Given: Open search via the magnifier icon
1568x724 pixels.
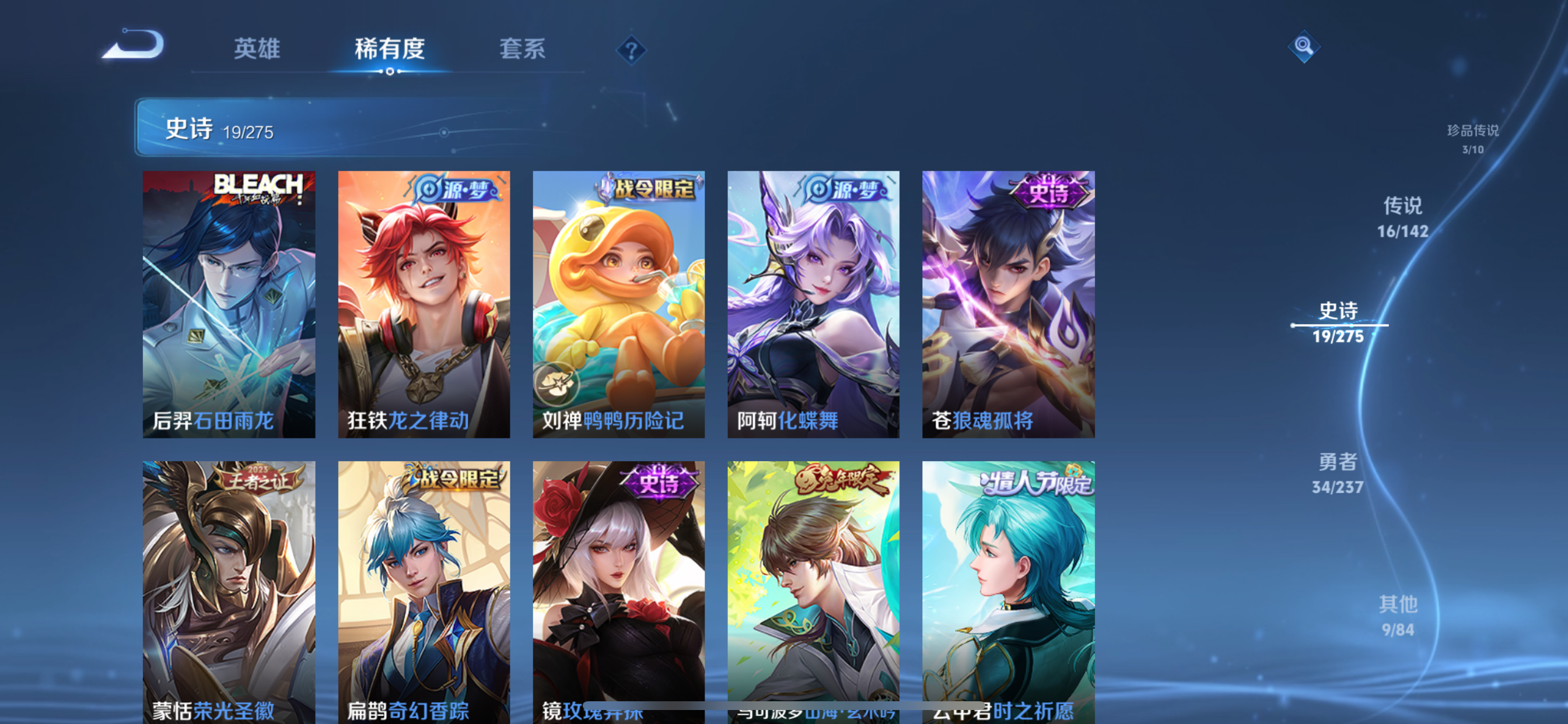Looking at the screenshot, I should point(1304,47).
